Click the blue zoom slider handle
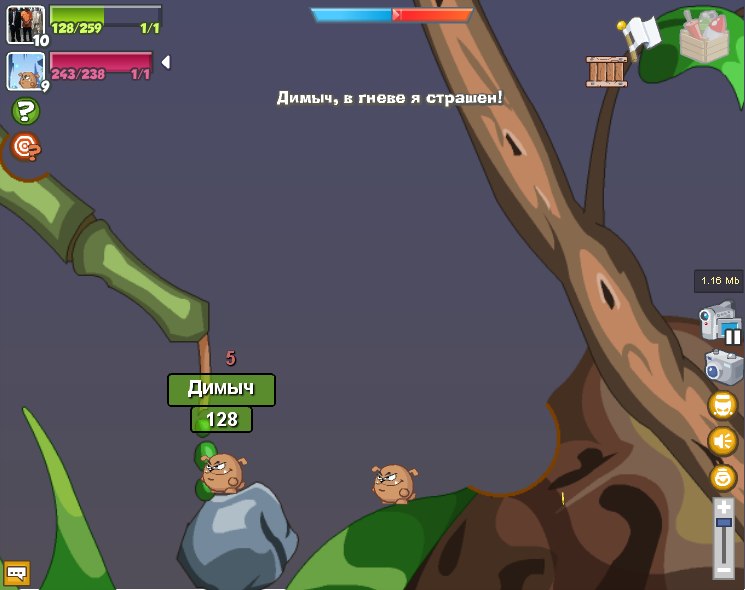The image size is (745, 590). pyautogui.click(x=724, y=523)
